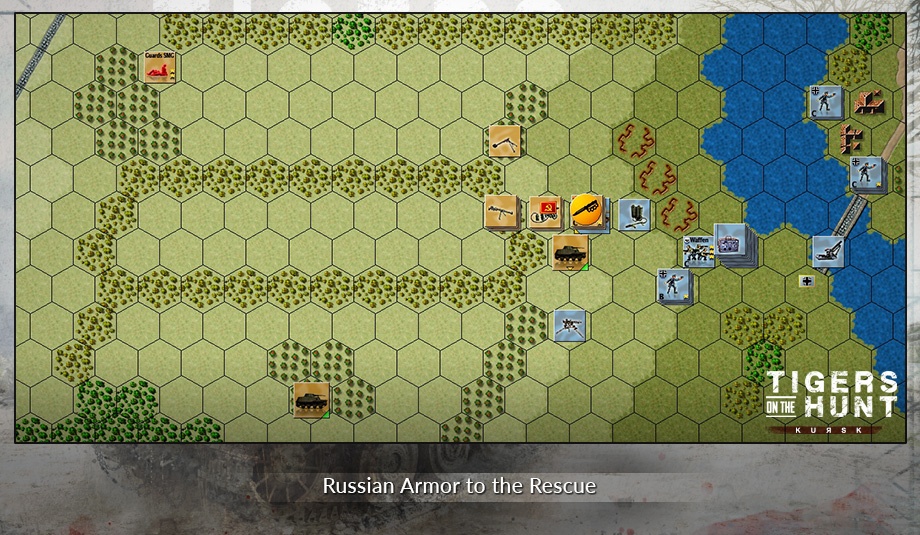This screenshot has width=920, height=535.
Task: Select the lone Soviet tank by the dark forest
Action: click(x=310, y=398)
